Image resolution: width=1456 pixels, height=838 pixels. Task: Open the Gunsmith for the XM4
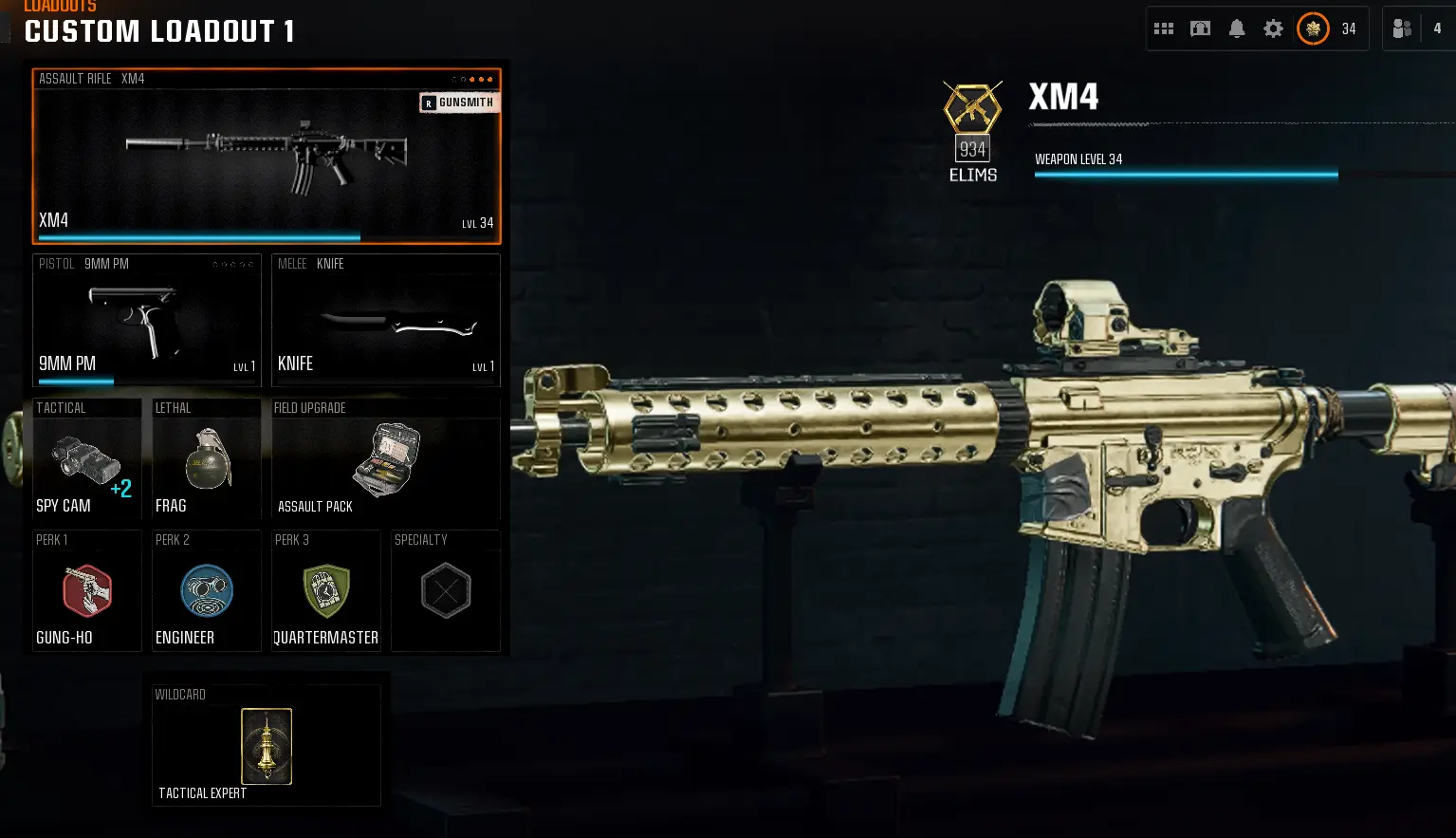tap(459, 102)
